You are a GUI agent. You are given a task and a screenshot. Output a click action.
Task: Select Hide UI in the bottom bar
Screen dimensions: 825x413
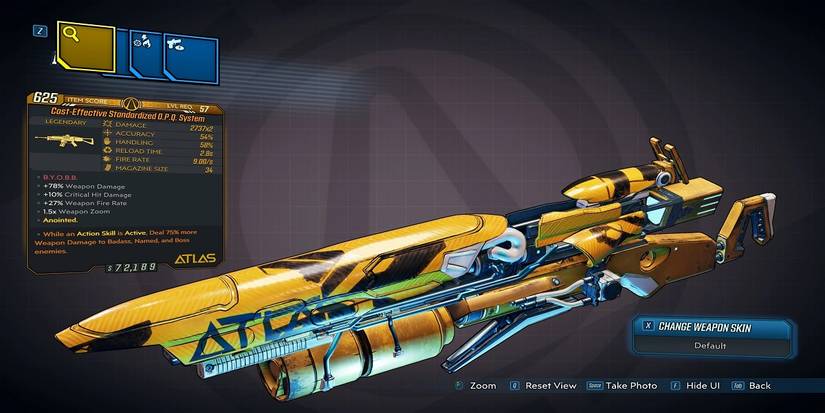[x=697, y=385]
